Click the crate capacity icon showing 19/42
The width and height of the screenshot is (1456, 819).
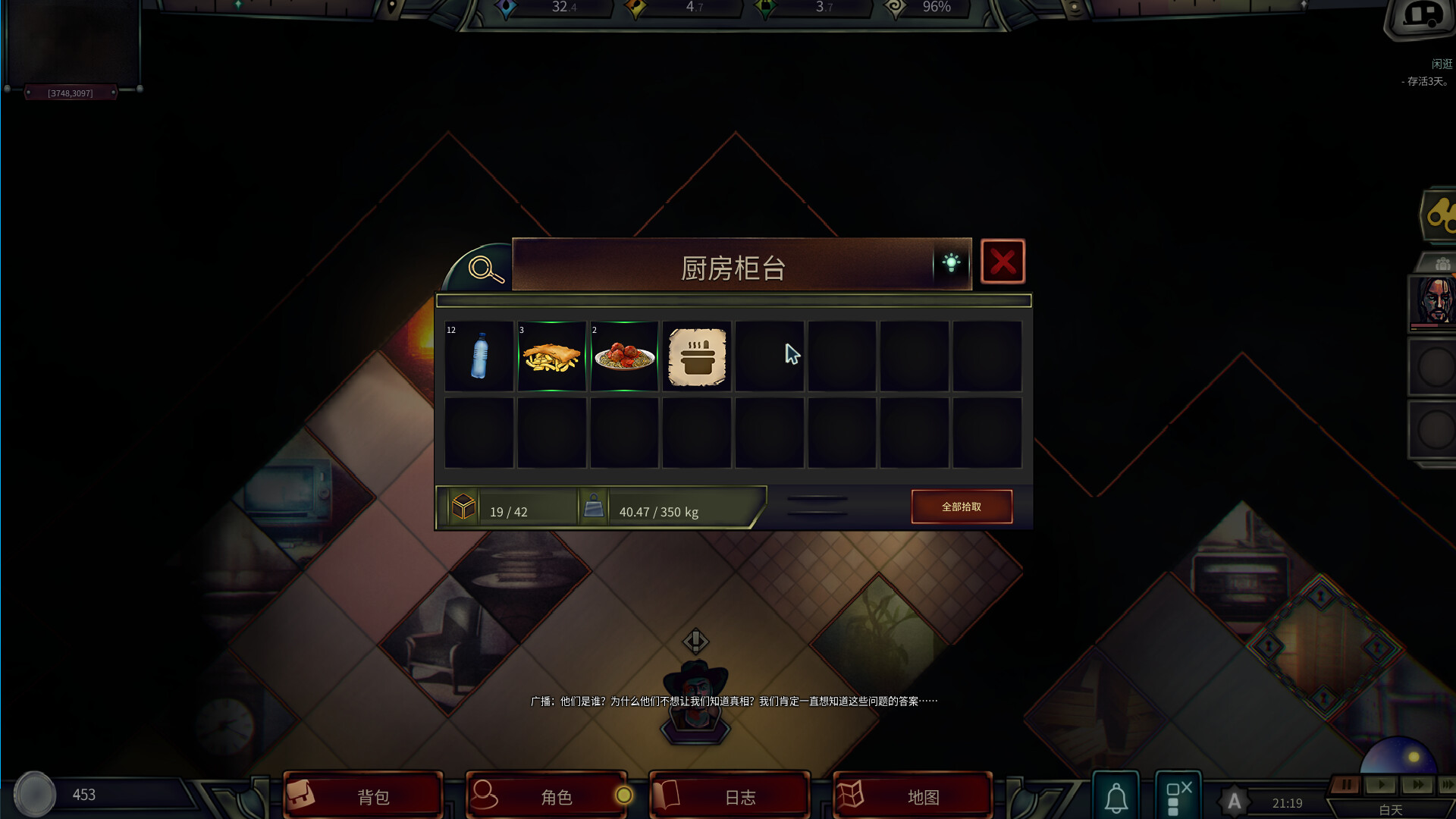[x=463, y=507]
